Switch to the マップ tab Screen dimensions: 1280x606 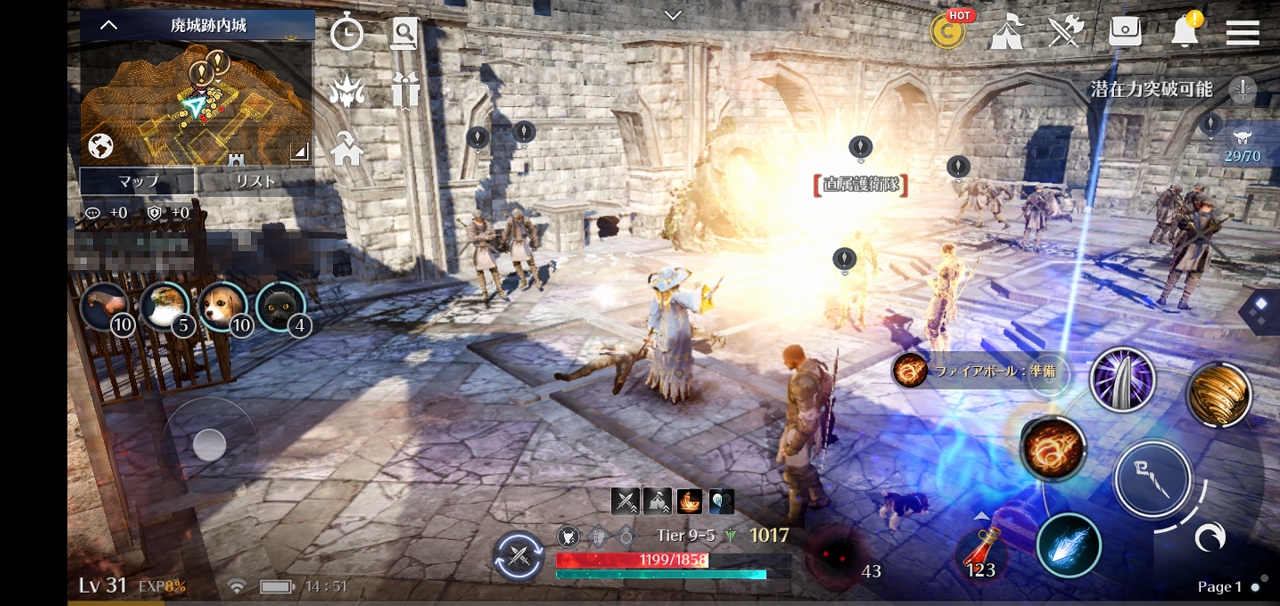click(x=138, y=181)
